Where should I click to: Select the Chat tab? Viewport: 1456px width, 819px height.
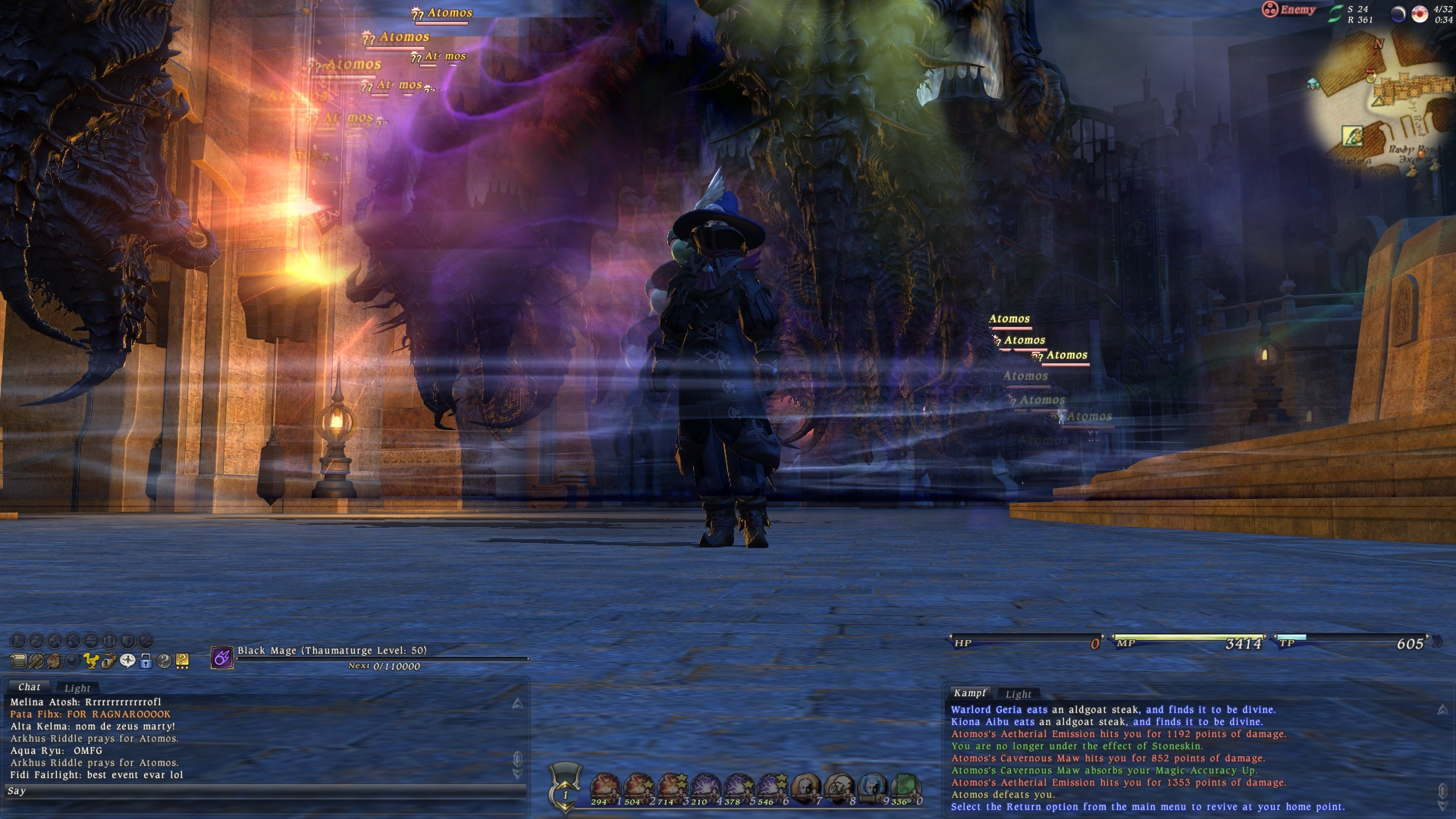30,687
